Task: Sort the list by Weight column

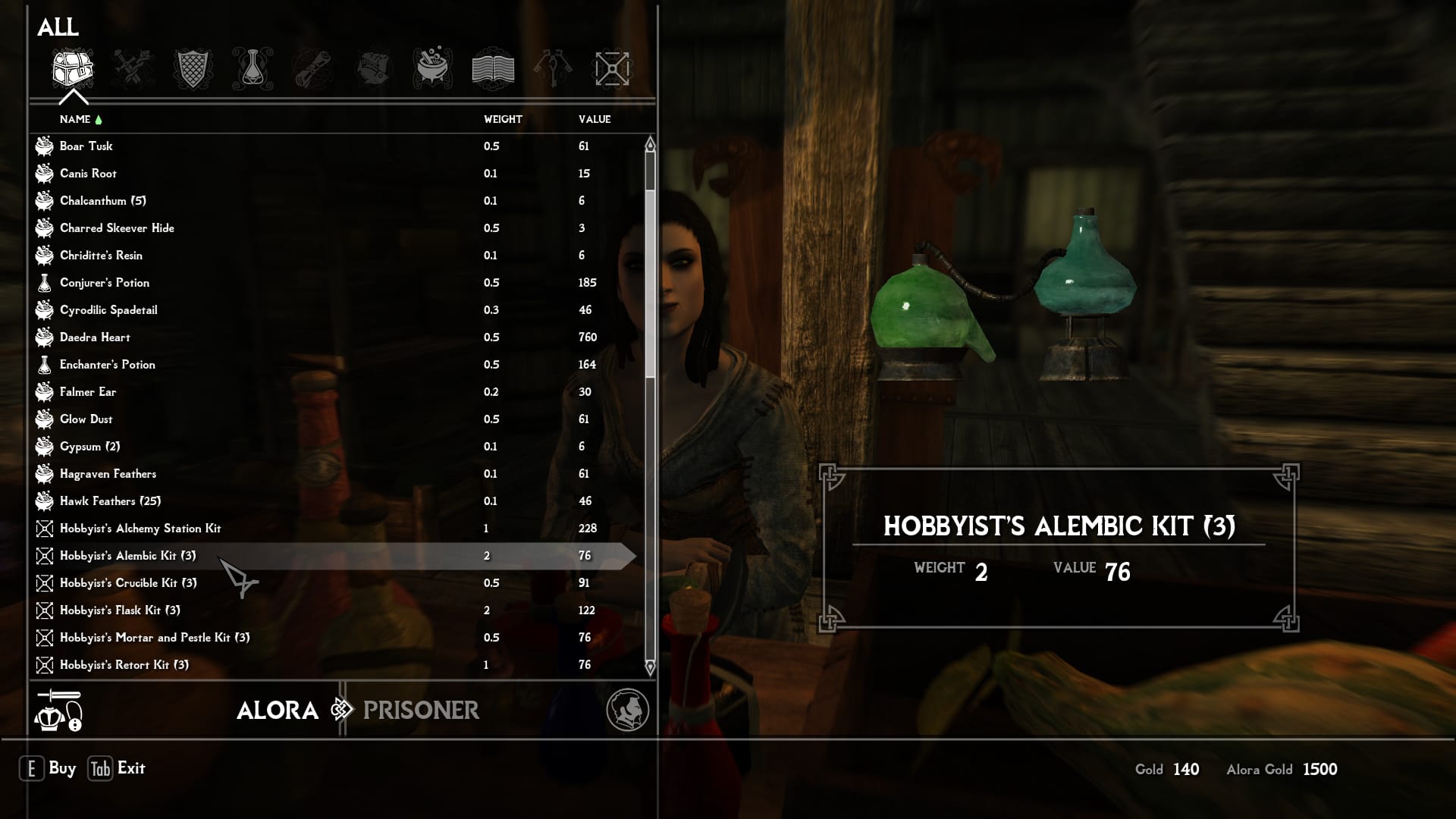Action: (503, 119)
